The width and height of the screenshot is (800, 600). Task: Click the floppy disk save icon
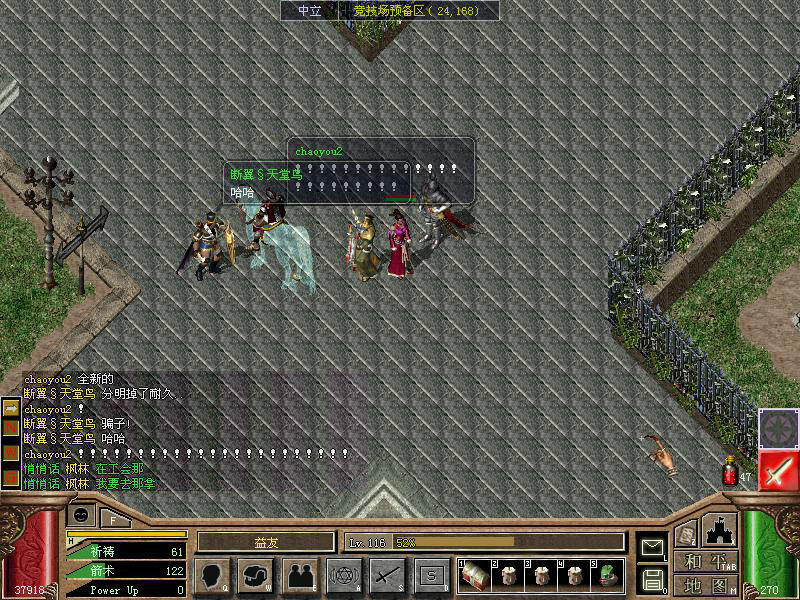652,578
